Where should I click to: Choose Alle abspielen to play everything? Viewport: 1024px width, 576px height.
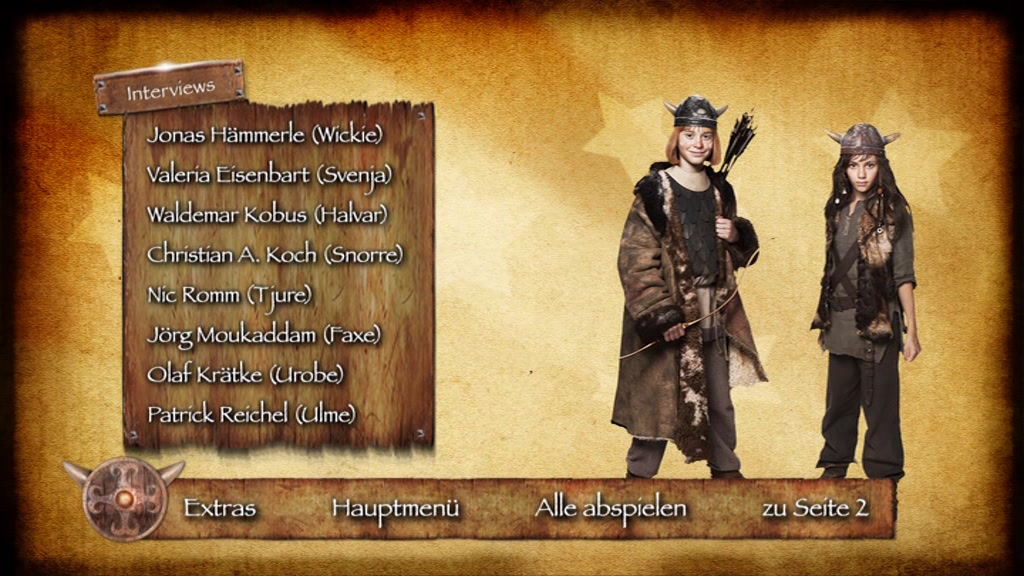[611, 508]
